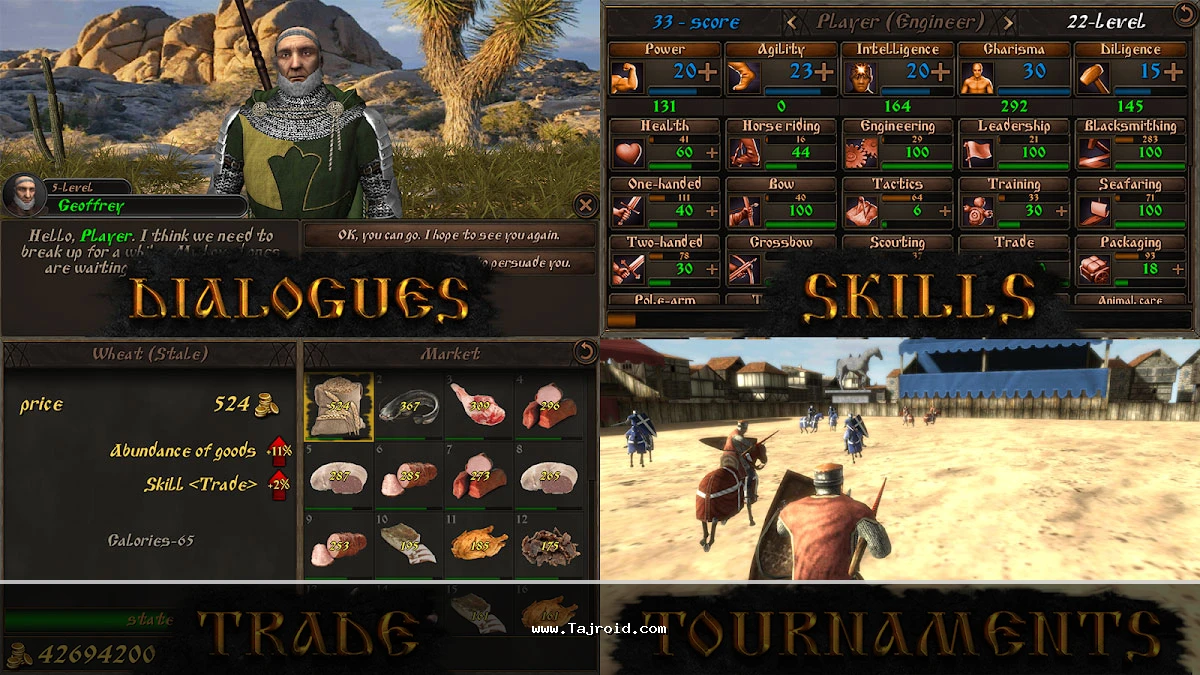Exit the Skills screen with the back arrow

(x=1183, y=16)
